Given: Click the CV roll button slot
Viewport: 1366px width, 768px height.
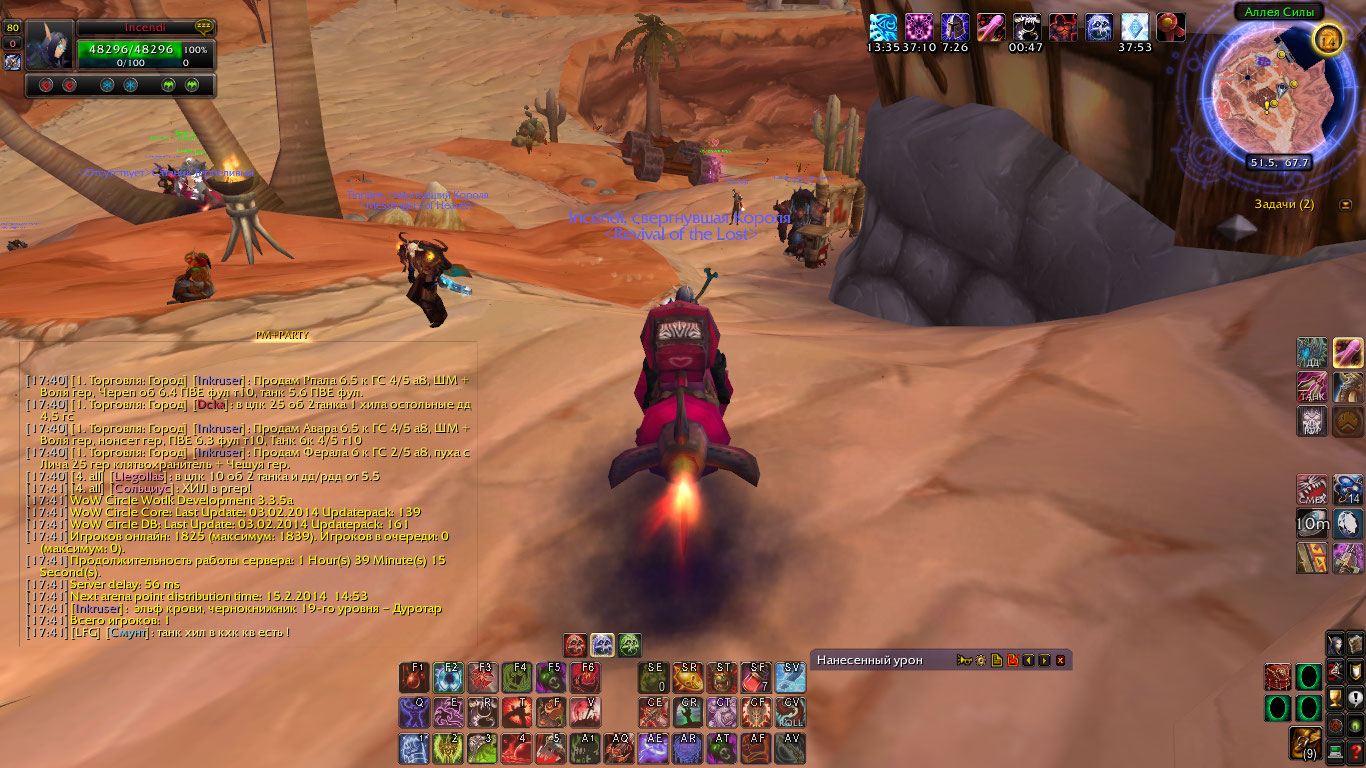Looking at the screenshot, I should coord(790,713).
